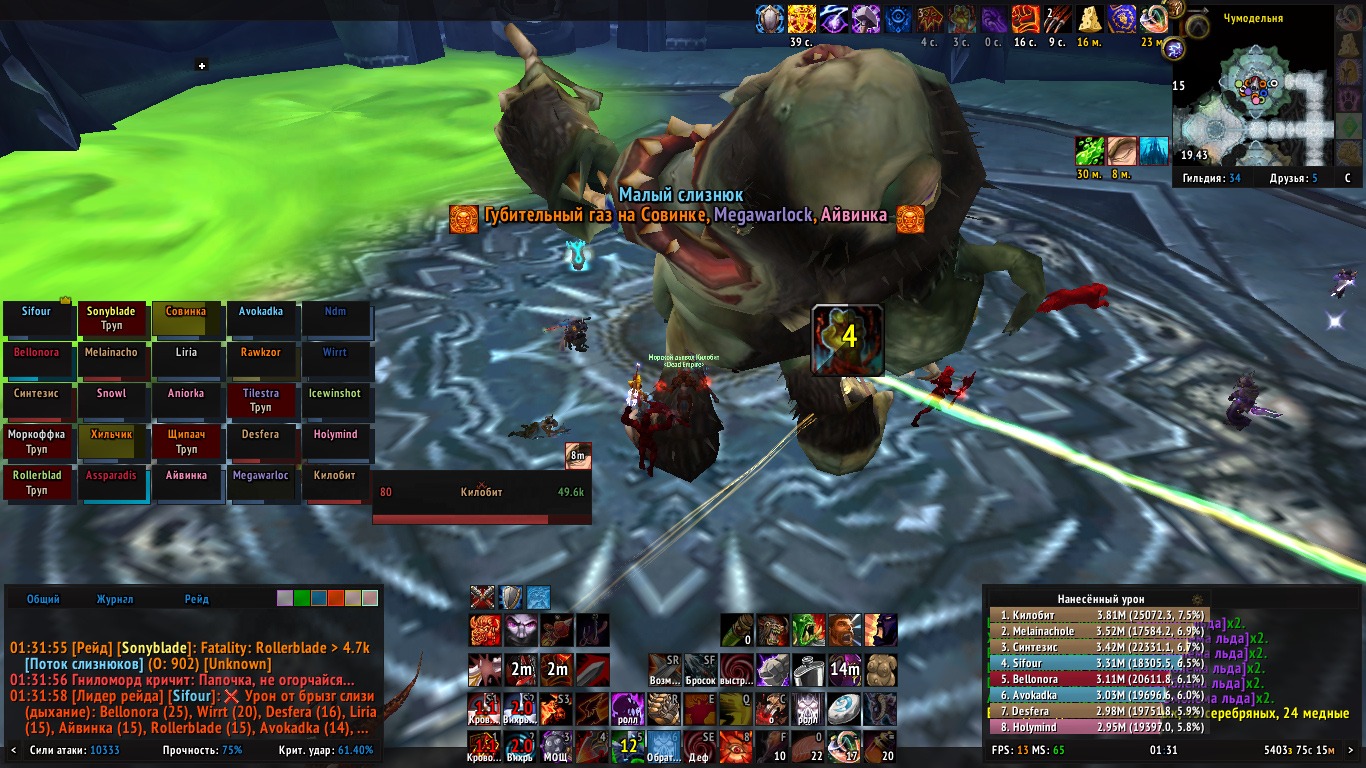Switch to the Рейд chat tab

(197, 599)
